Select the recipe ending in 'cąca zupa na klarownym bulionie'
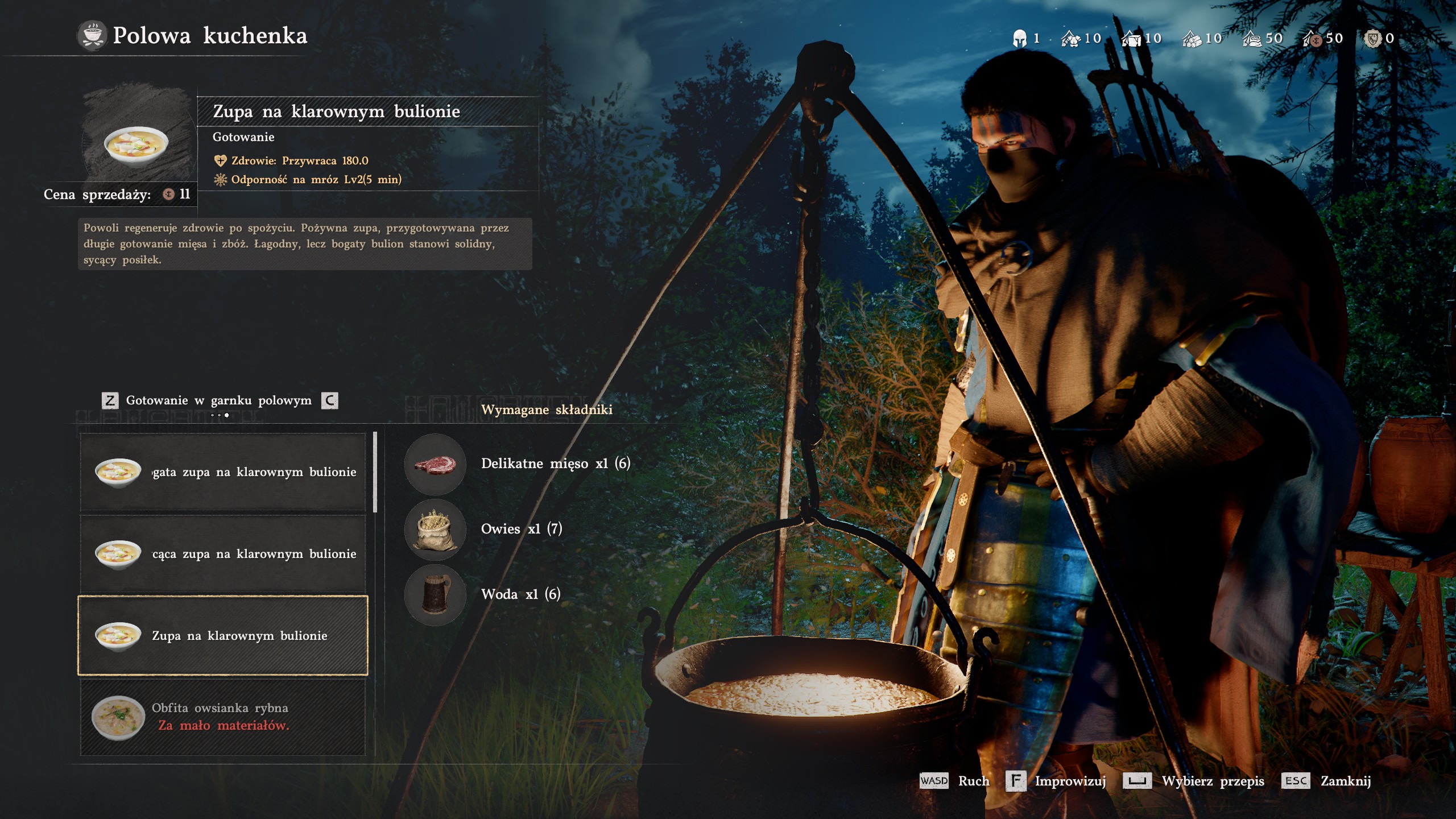Viewport: 1456px width, 819px height. [222, 553]
